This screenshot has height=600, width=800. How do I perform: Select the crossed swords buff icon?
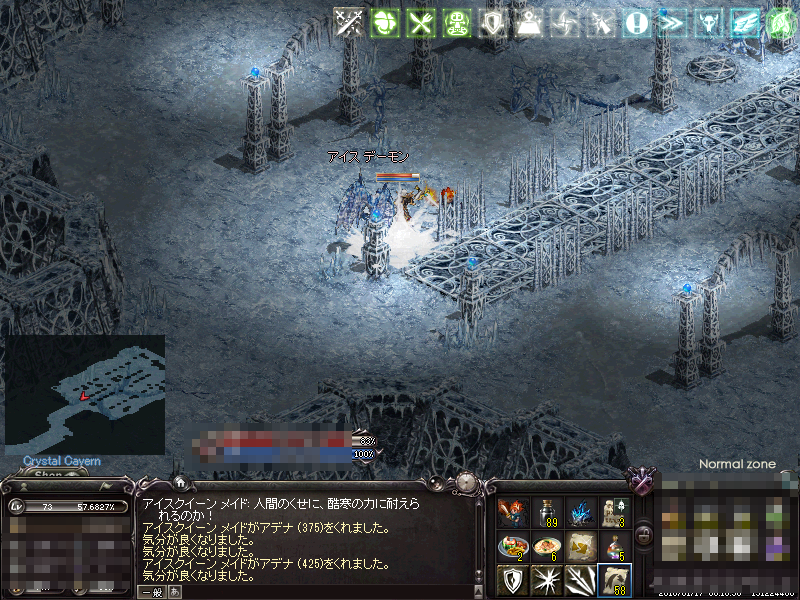(349, 23)
